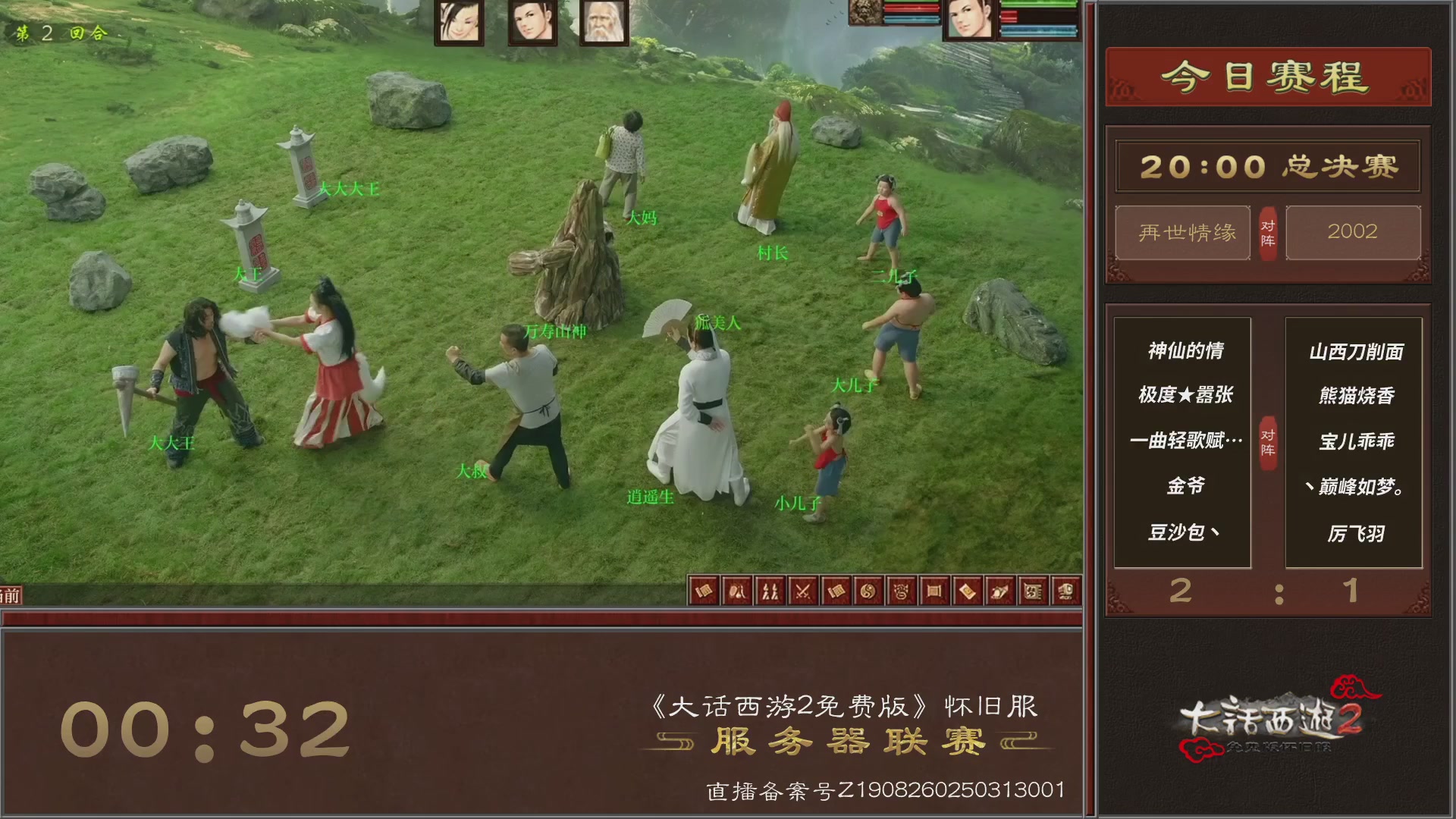
Task: Click the left teammate portrait at top
Action: 457,23
